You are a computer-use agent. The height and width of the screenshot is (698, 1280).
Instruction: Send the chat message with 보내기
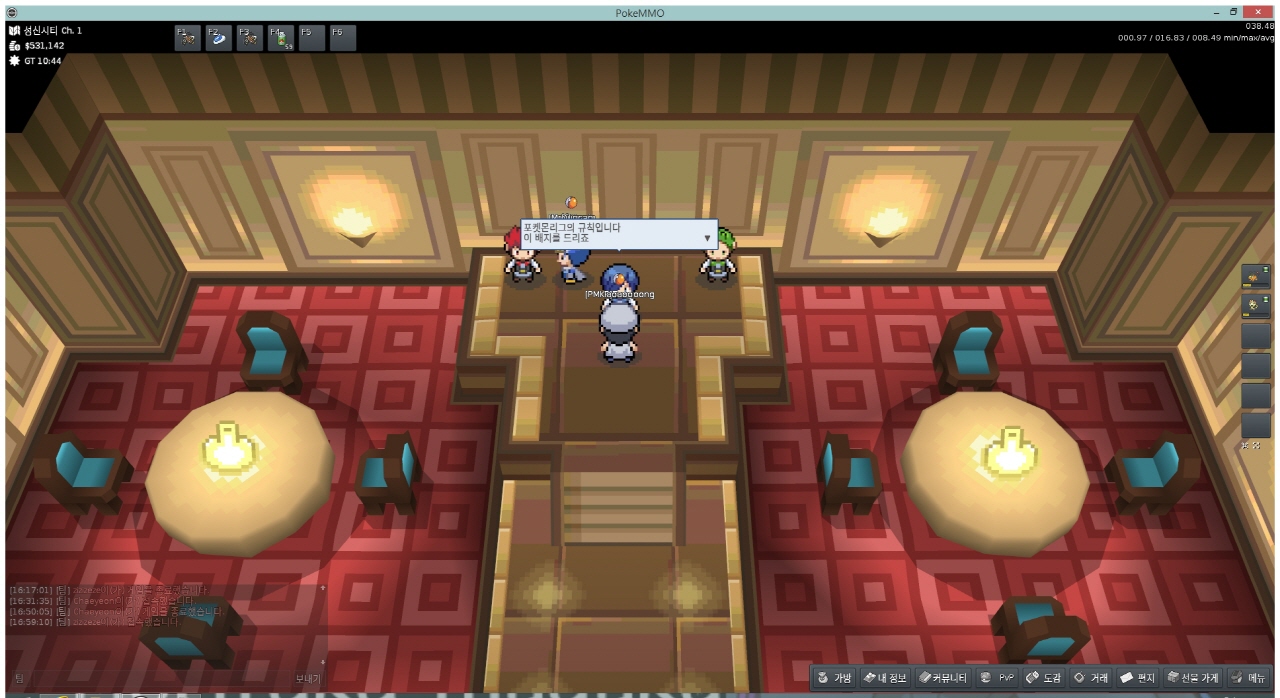[308, 678]
